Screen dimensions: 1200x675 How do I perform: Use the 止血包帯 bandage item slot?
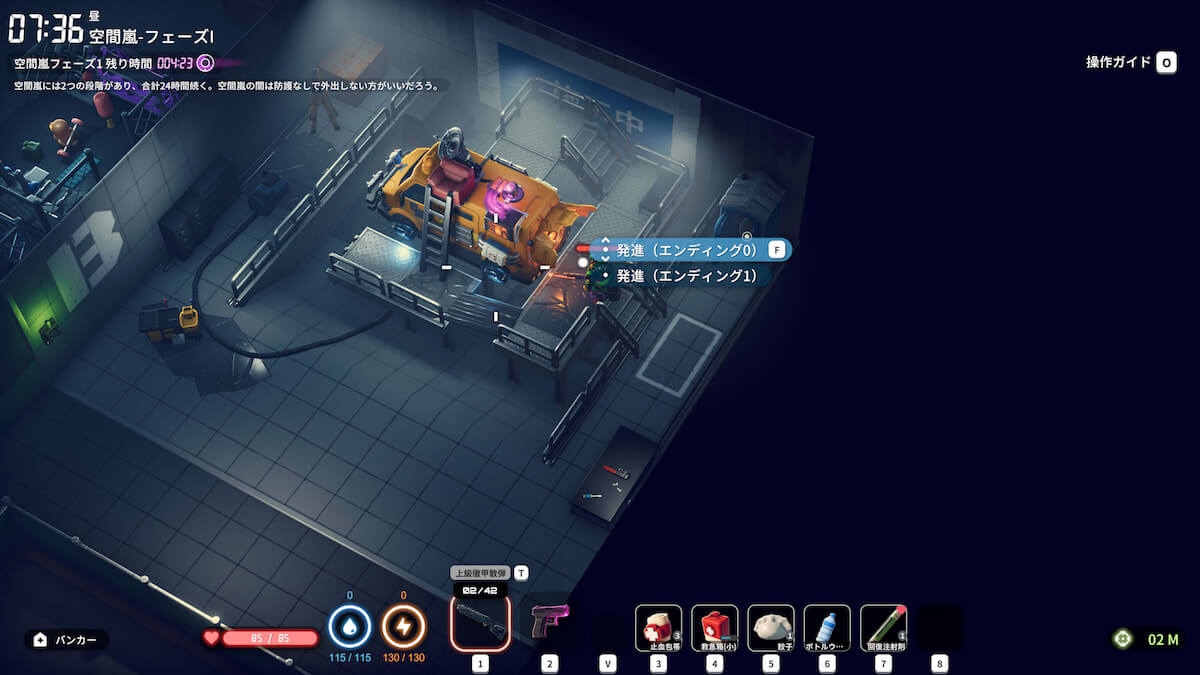coord(659,628)
